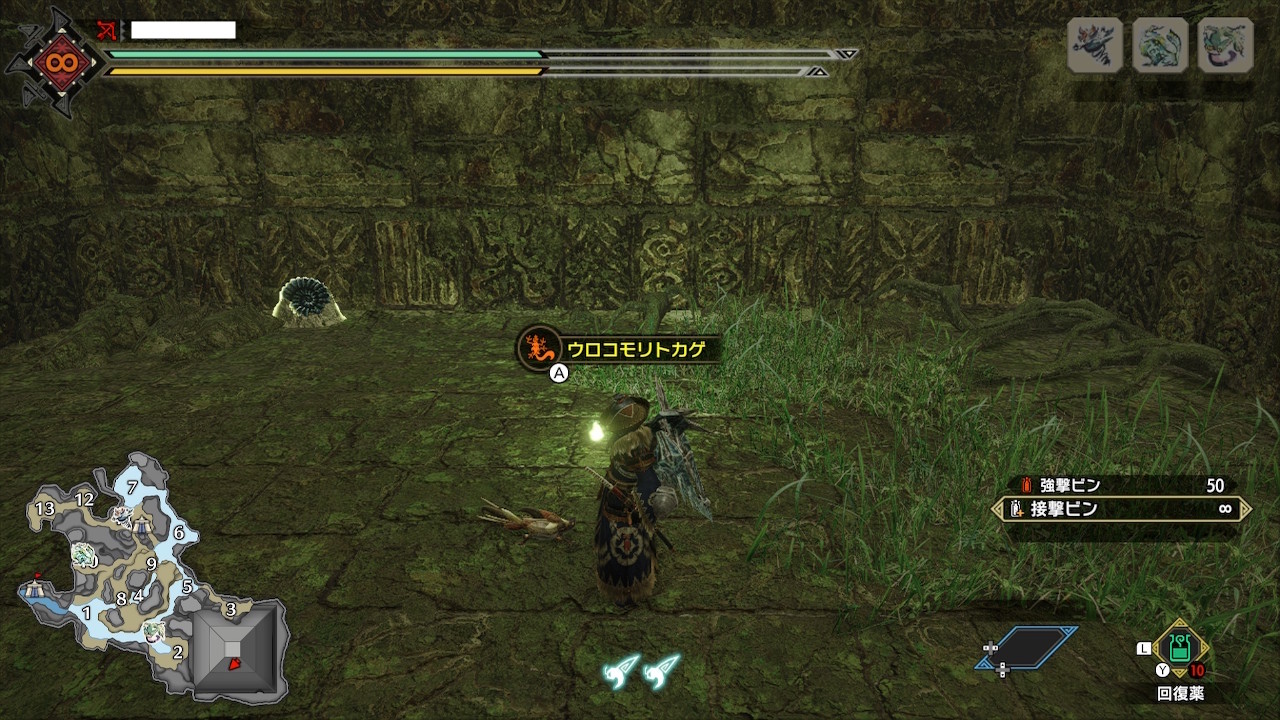
Task: Use the 回復薬 green potion item
Action: point(1180,647)
